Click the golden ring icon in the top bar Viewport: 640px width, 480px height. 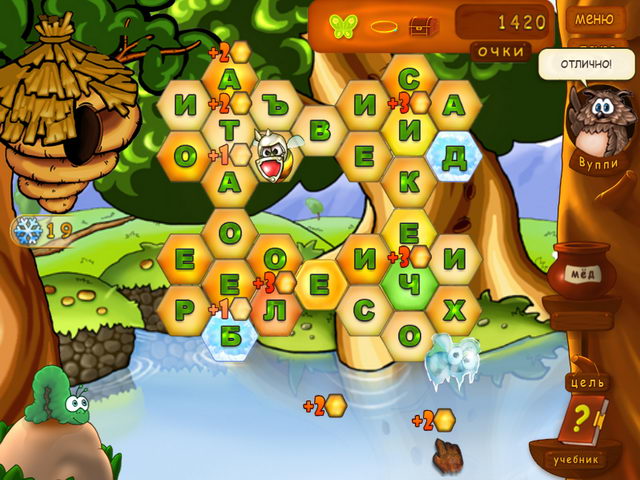(384, 25)
